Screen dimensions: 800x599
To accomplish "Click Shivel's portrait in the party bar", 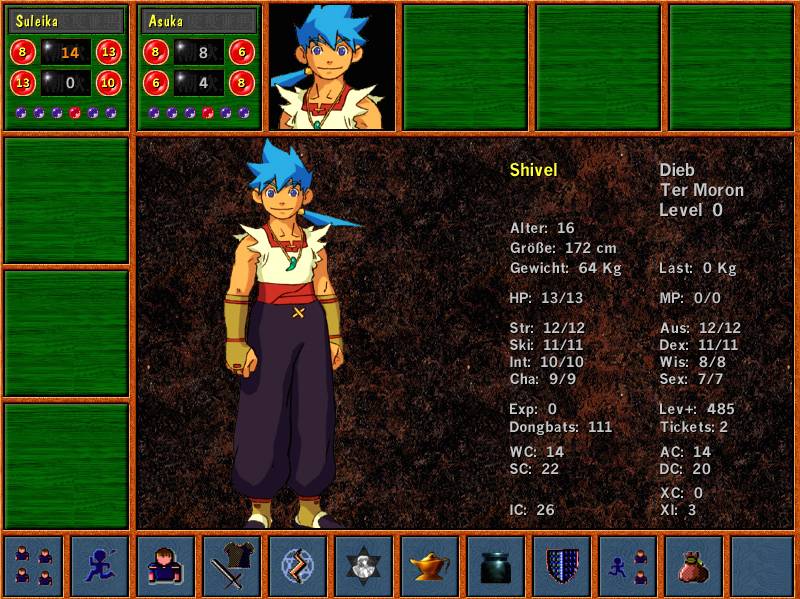I will pyautogui.click(x=331, y=66).
